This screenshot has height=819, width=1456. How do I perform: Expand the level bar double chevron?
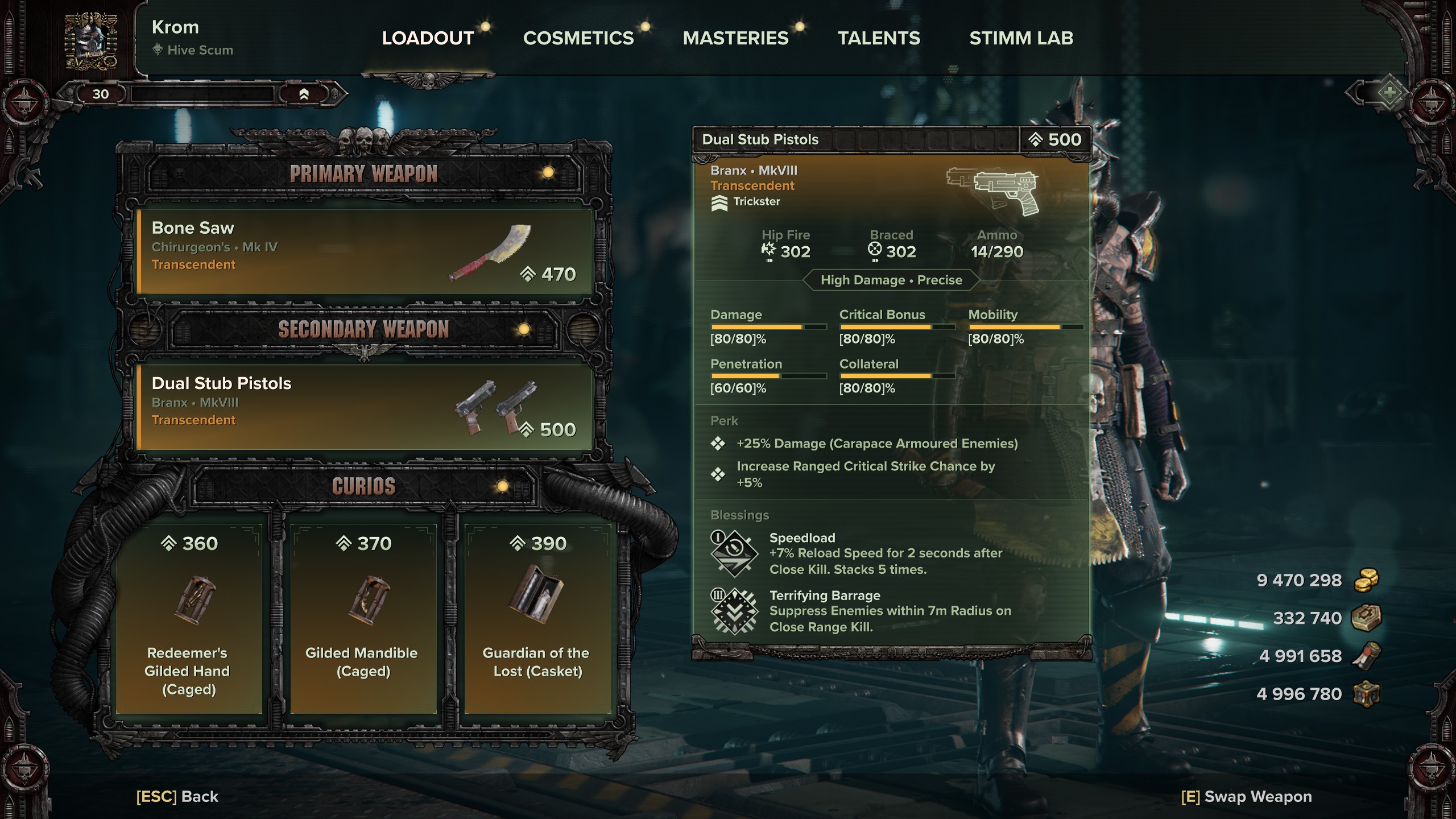coord(305,96)
